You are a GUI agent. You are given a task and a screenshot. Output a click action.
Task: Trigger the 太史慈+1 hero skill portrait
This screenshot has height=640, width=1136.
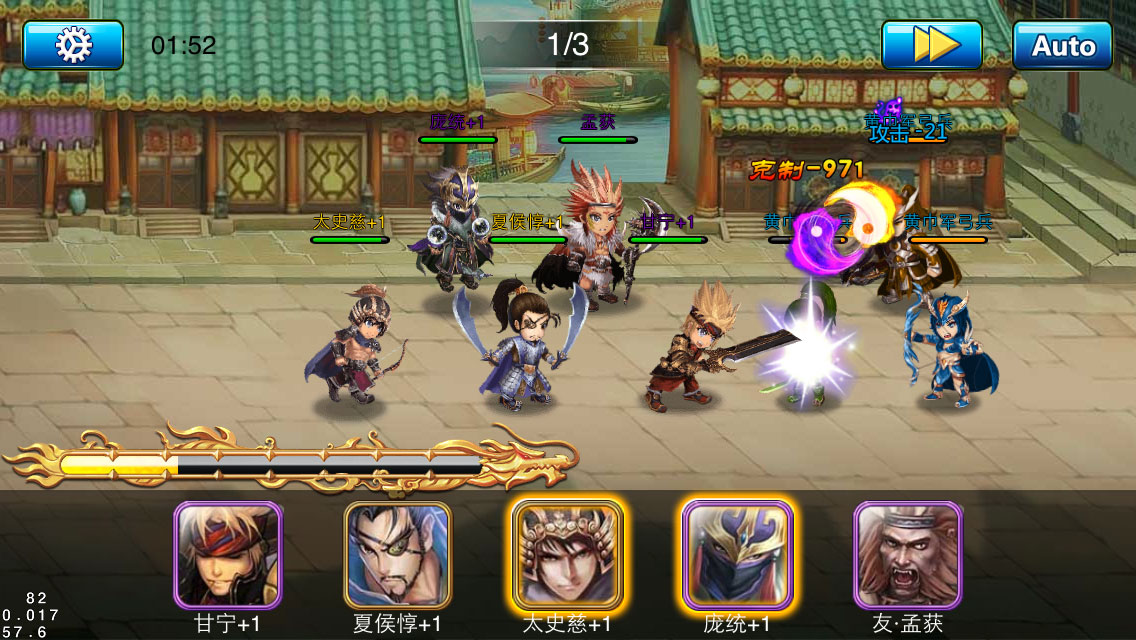coord(568,555)
